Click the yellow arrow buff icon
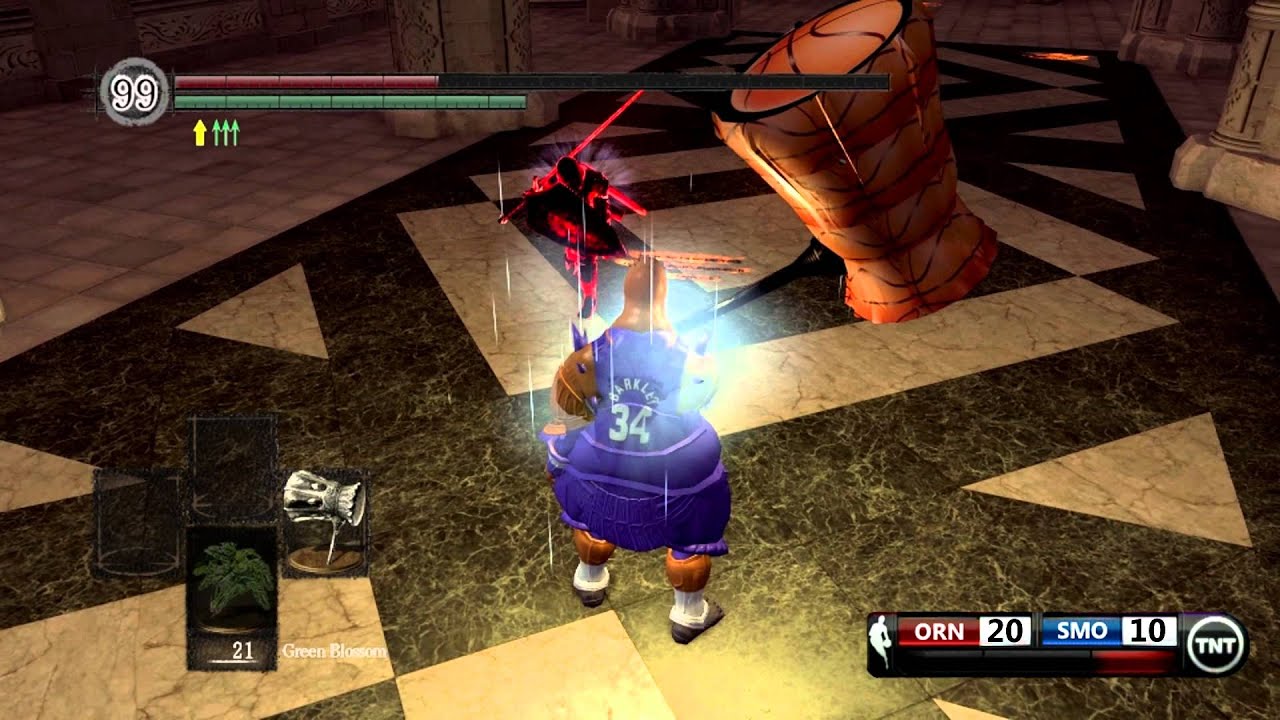This screenshot has height=720, width=1280. [x=200, y=132]
